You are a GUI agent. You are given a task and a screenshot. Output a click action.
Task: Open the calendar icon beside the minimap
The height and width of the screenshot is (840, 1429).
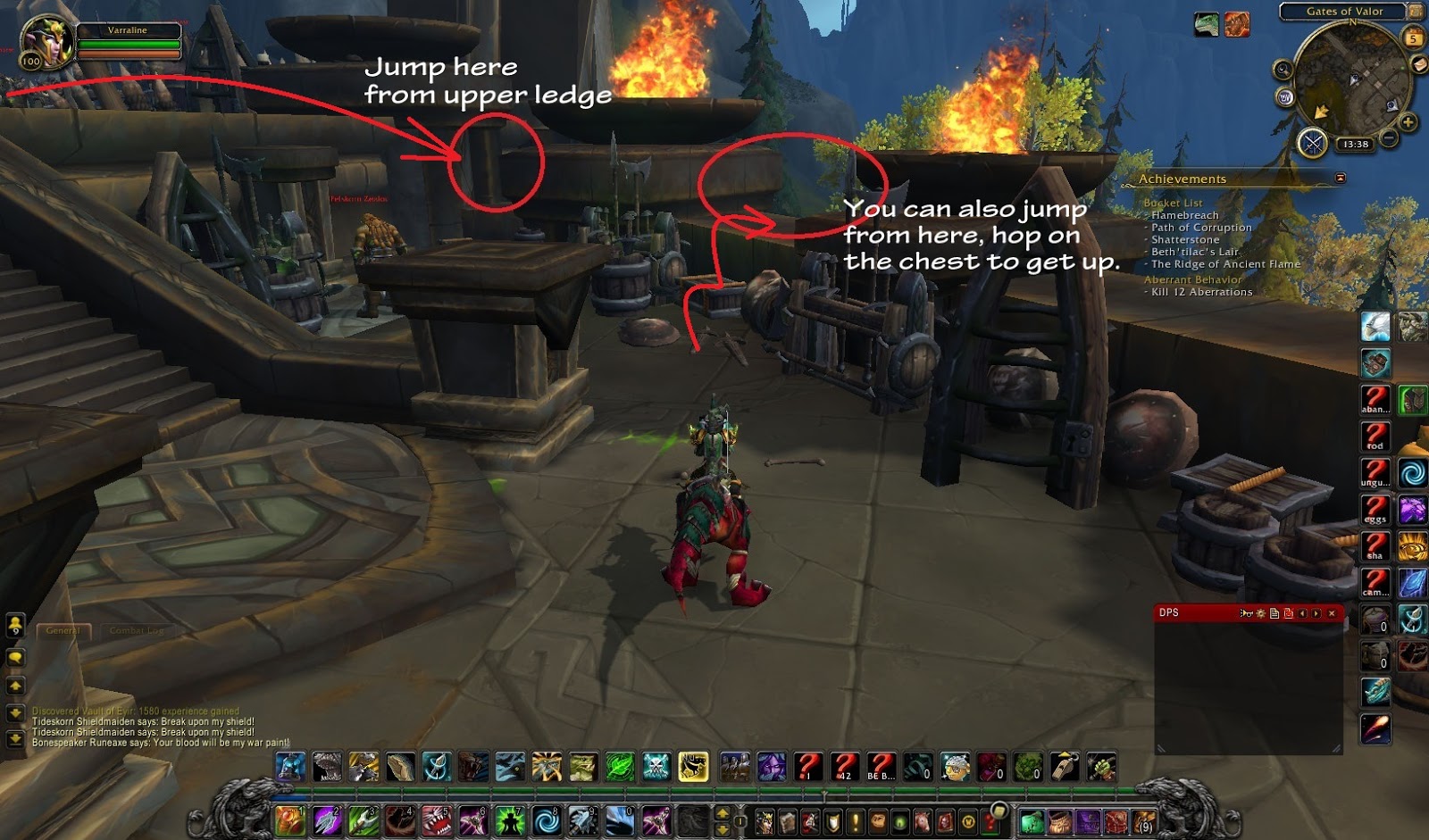pos(1414,36)
